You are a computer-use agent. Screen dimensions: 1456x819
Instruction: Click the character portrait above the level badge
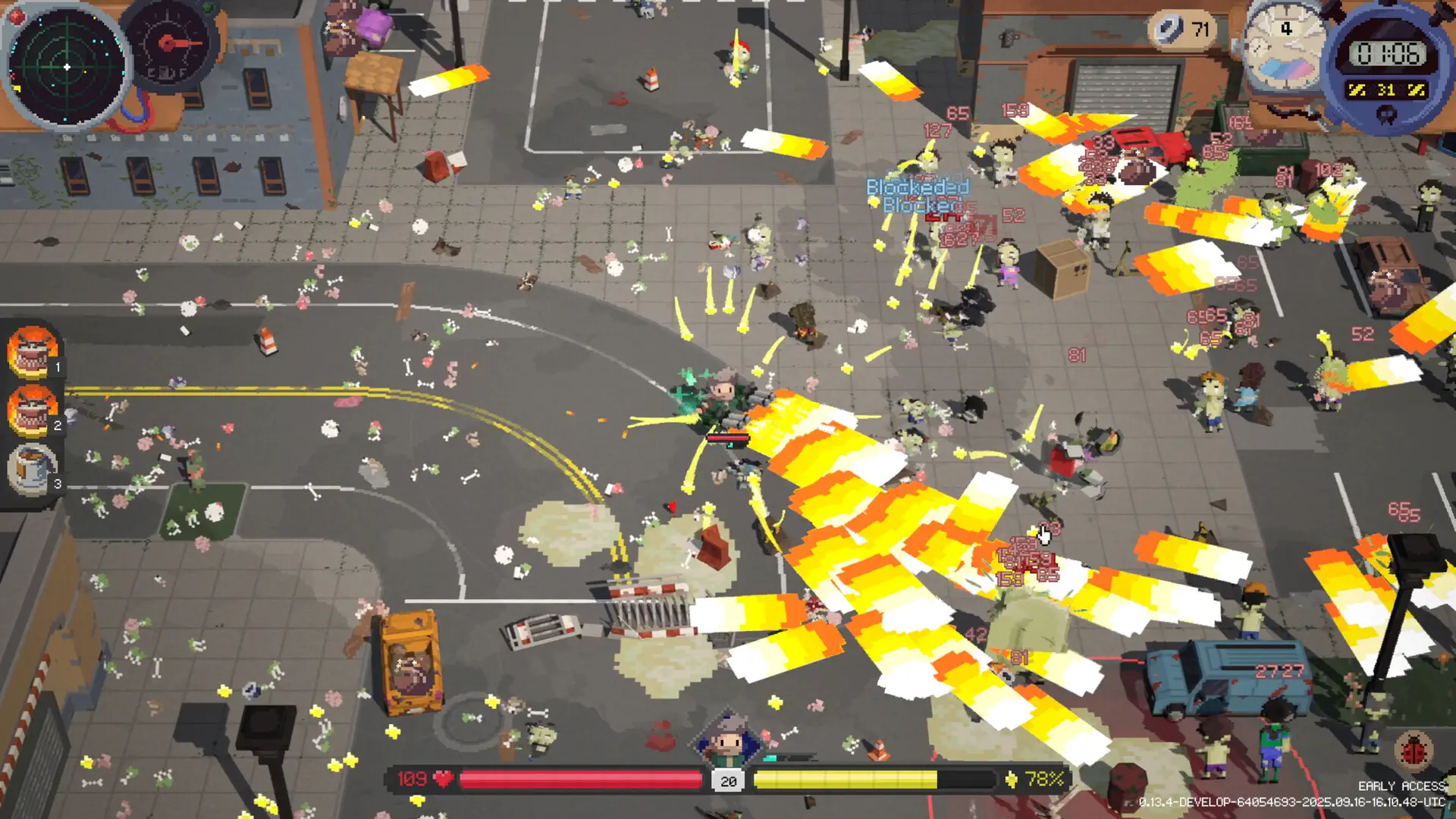coord(728,739)
